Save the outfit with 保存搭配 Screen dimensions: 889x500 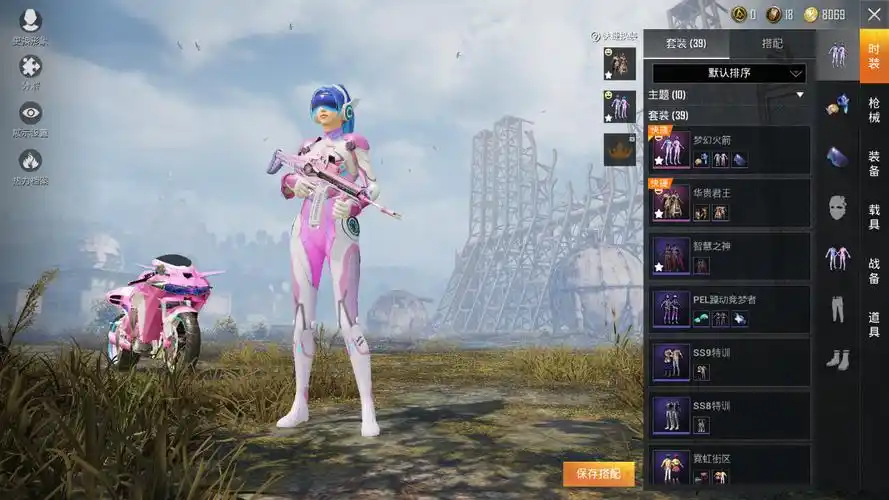tap(598, 474)
